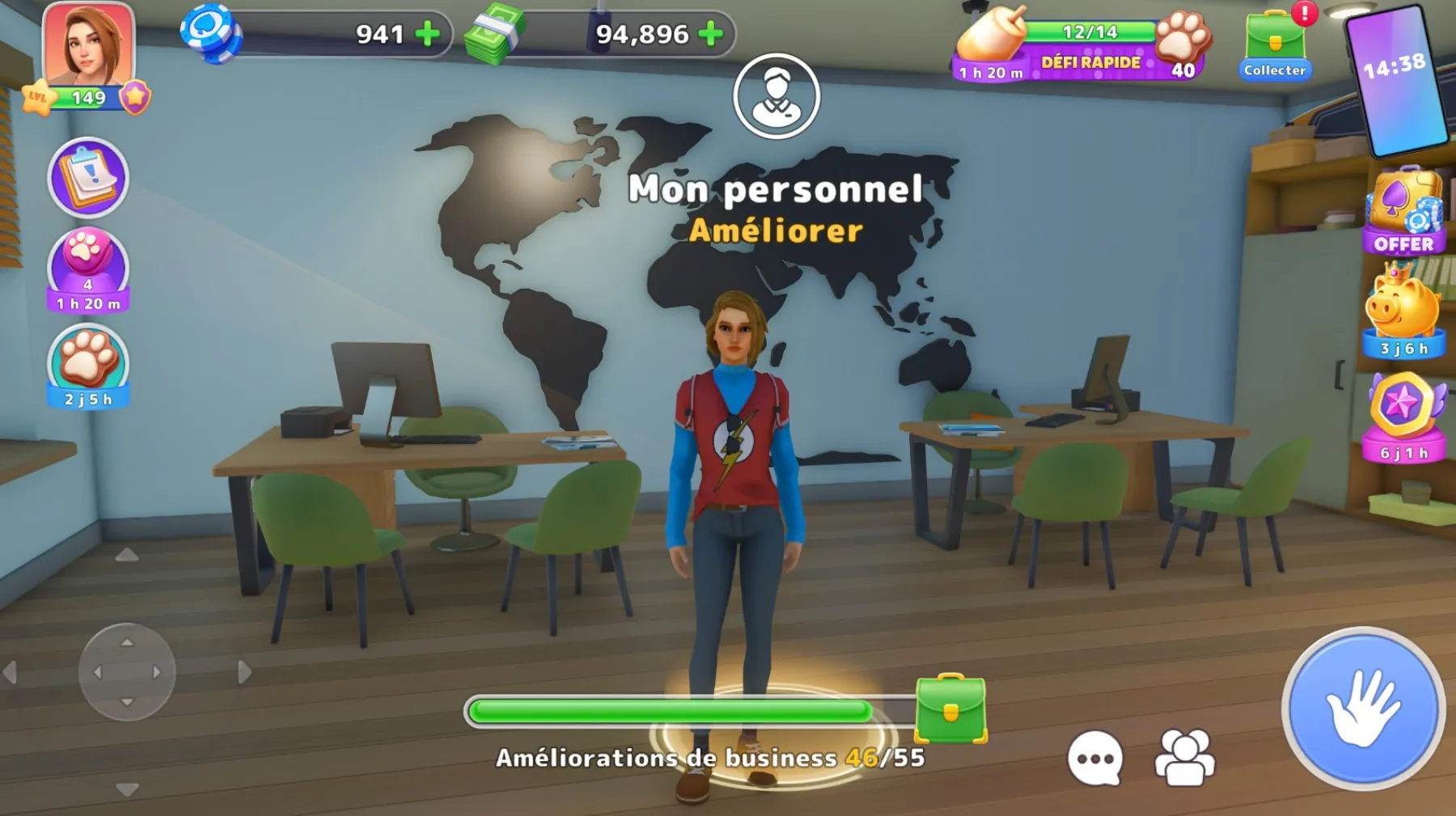Select Améliorer to upgrade staff
Image resolution: width=1456 pixels, height=816 pixels.
[x=776, y=231]
